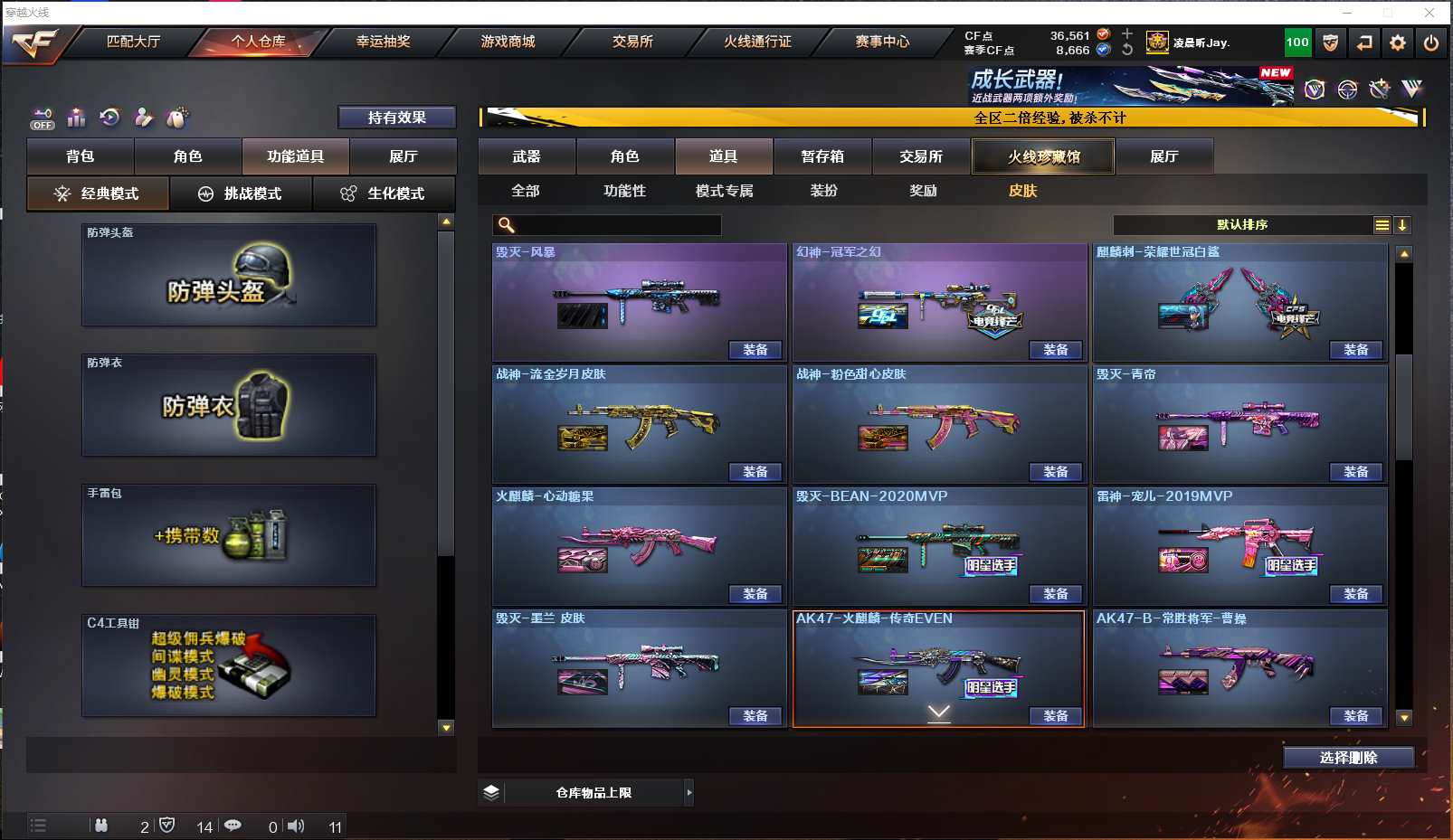
Task: Click the item search field
Action: [617, 225]
